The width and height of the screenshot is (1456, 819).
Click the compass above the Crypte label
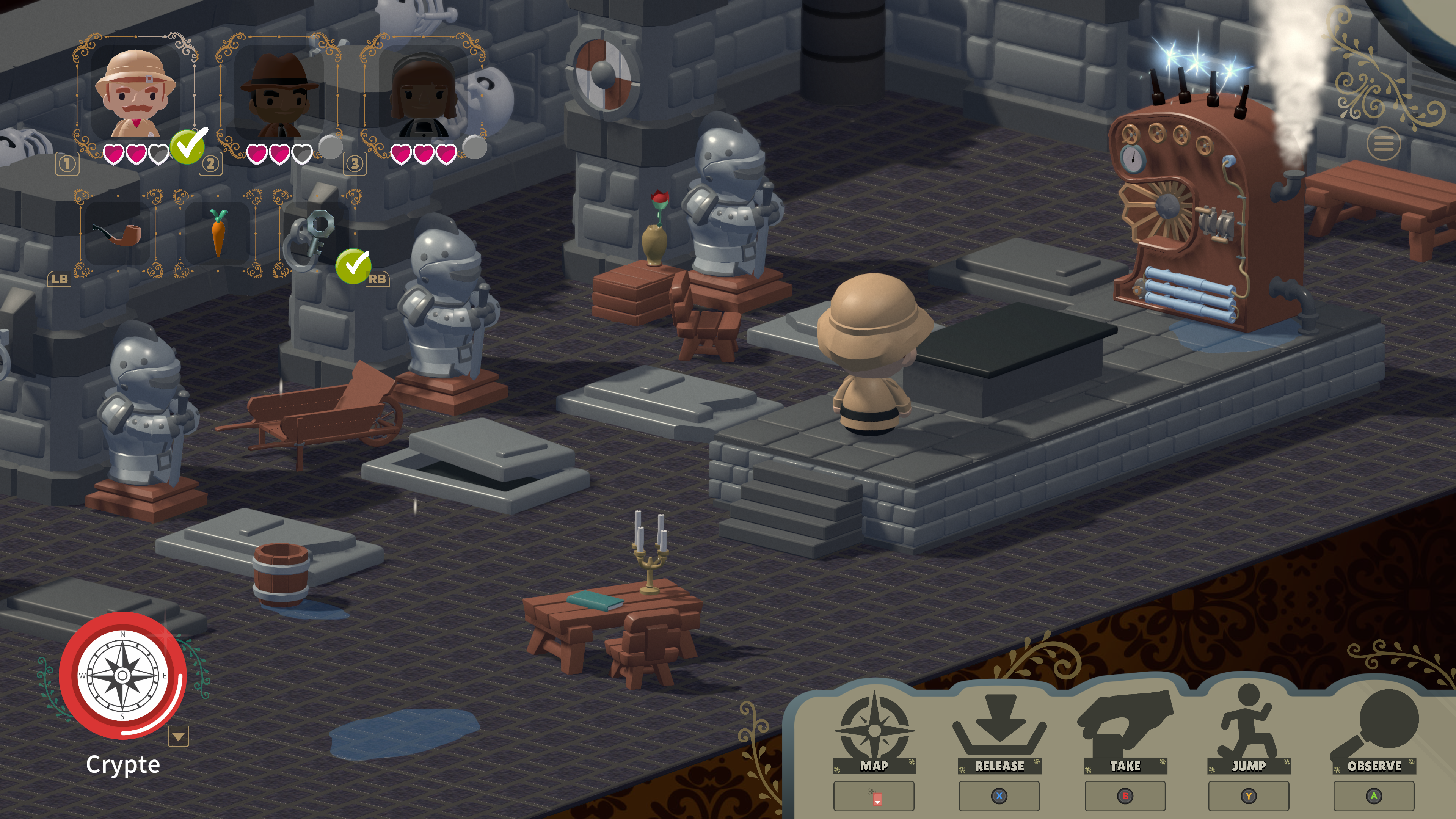pyautogui.click(x=122, y=675)
